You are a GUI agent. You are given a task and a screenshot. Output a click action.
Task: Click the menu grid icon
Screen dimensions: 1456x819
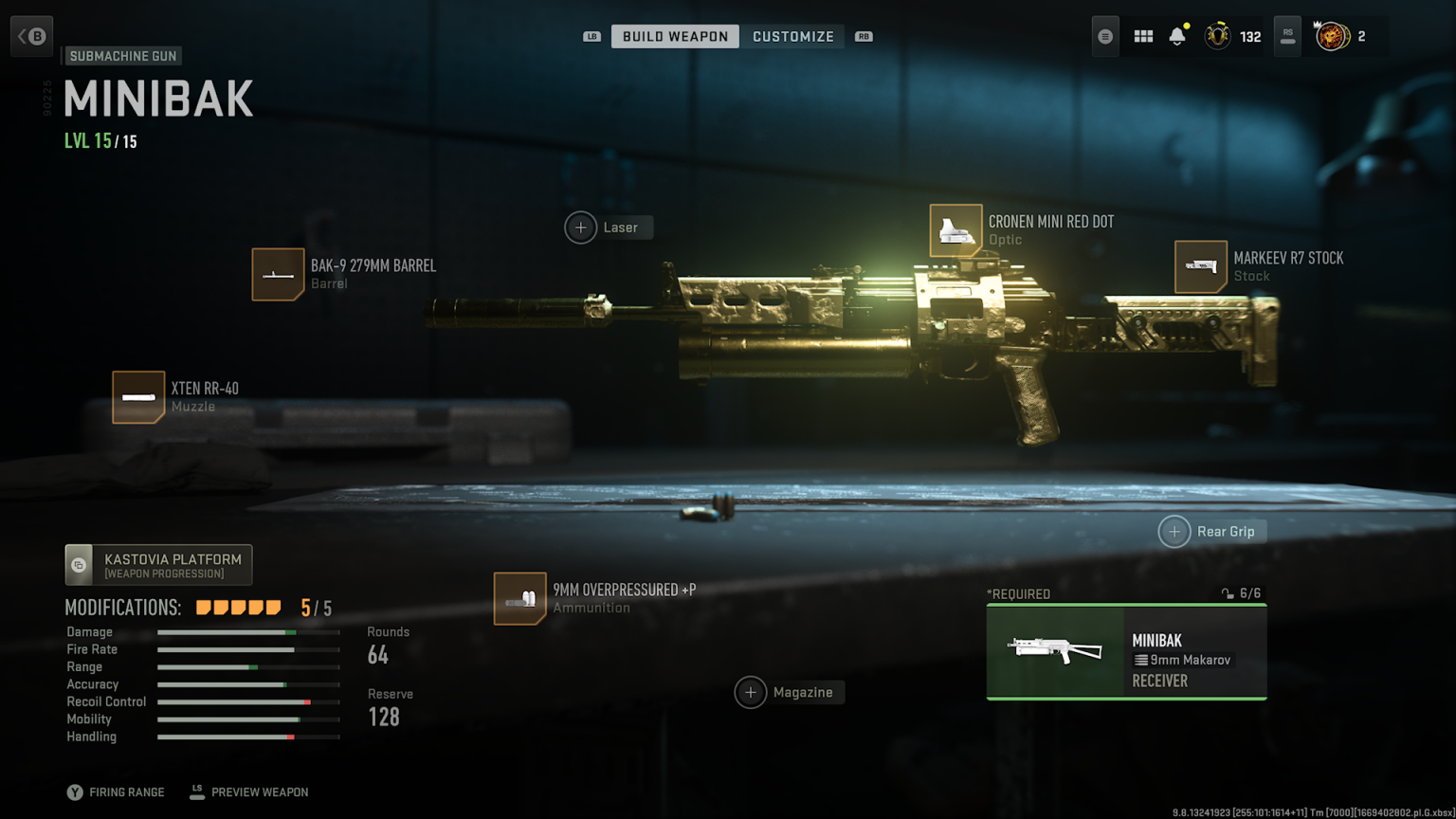tap(1143, 35)
